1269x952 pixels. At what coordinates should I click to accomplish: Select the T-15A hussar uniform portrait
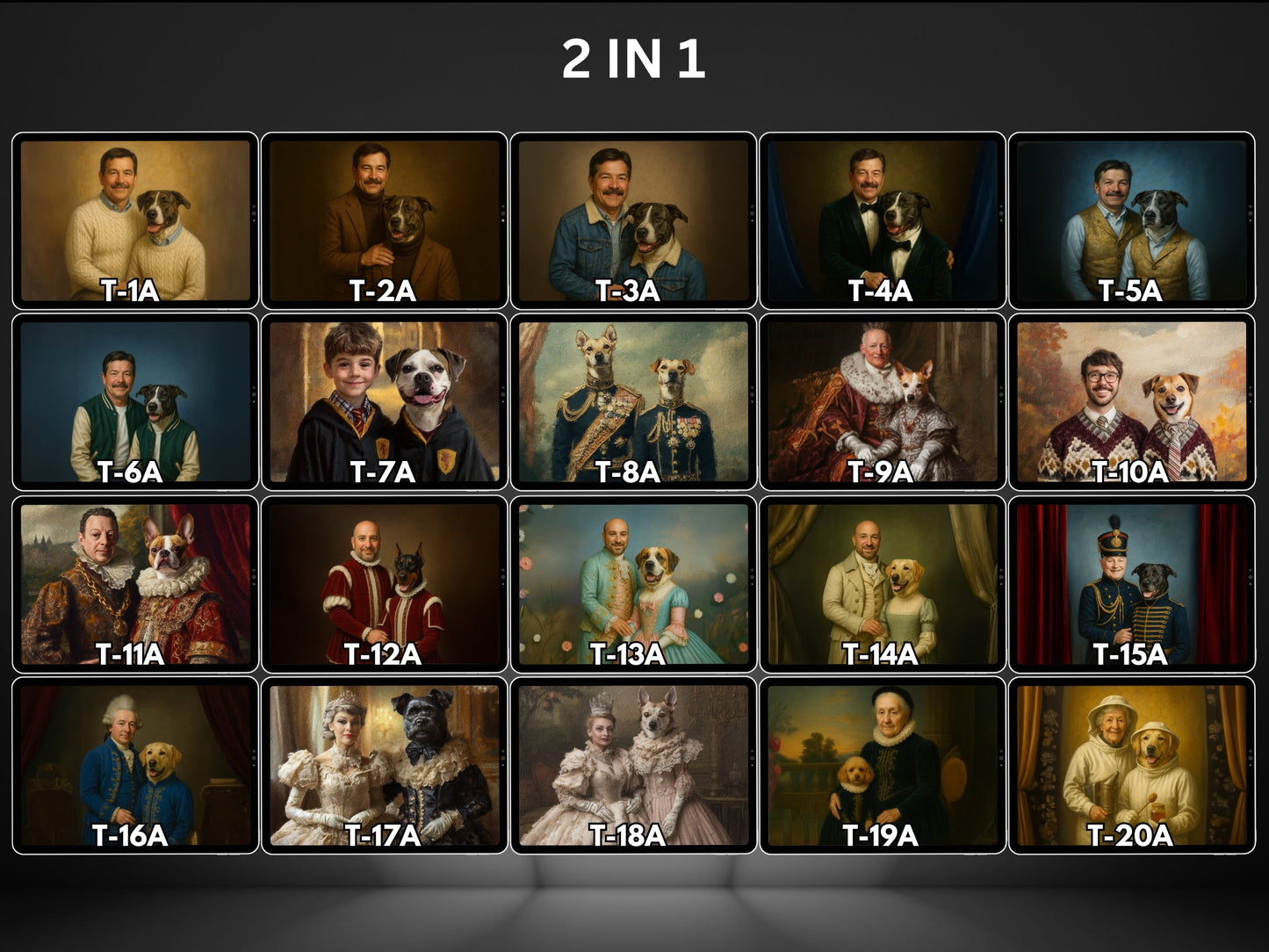tap(1131, 584)
